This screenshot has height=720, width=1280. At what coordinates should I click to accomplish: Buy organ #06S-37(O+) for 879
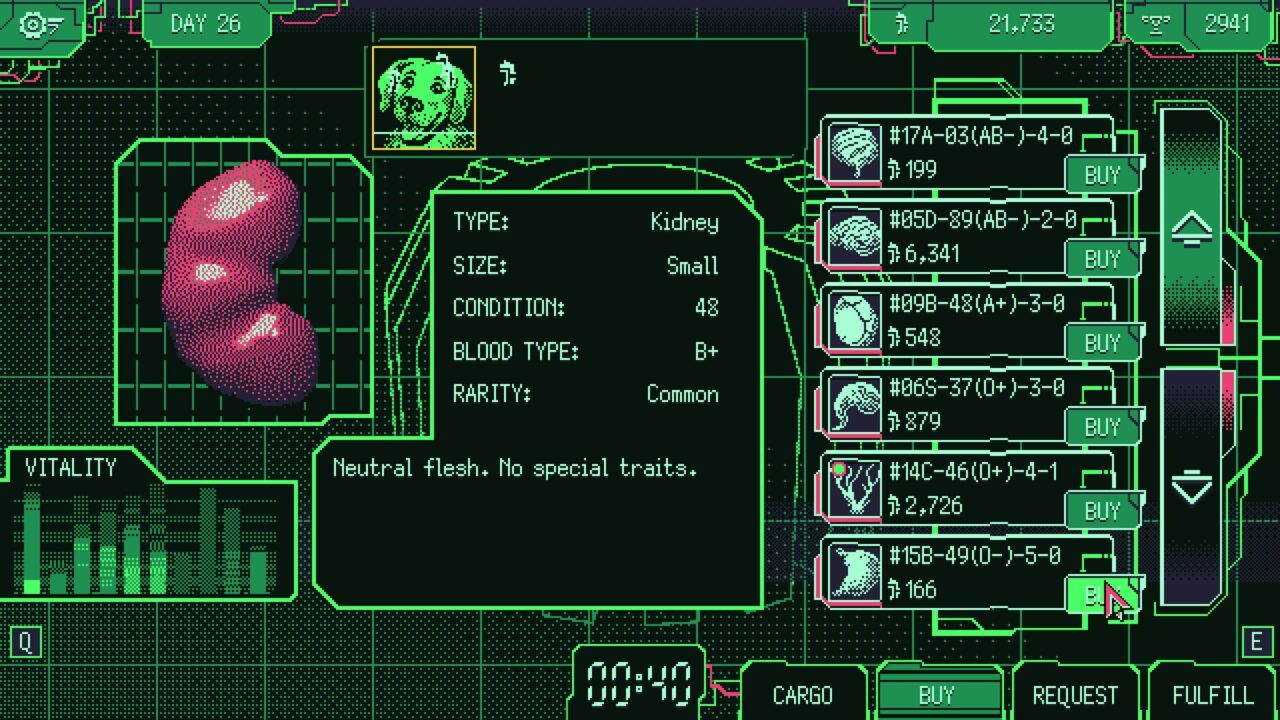click(1102, 427)
